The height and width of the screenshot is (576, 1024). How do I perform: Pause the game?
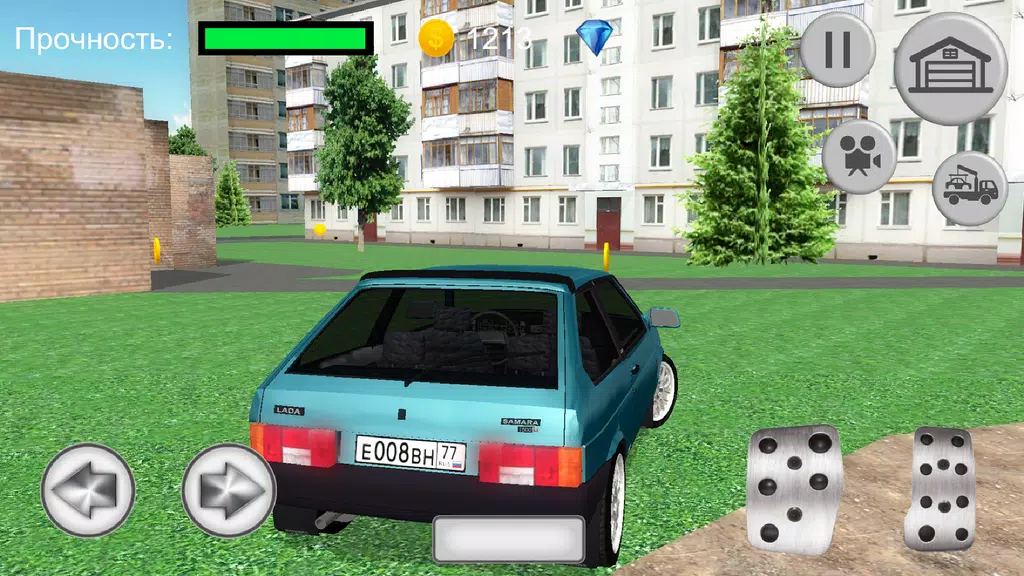pyautogui.click(x=837, y=49)
